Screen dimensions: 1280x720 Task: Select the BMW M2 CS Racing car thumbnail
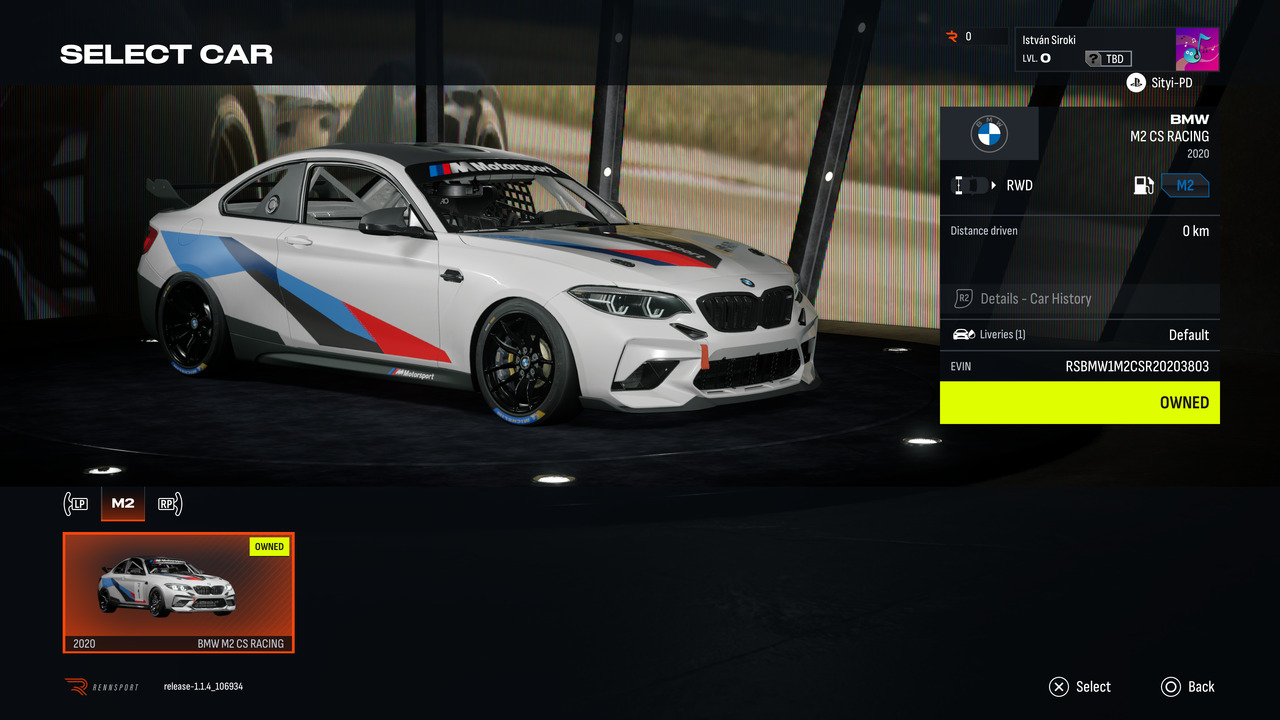coord(179,592)
